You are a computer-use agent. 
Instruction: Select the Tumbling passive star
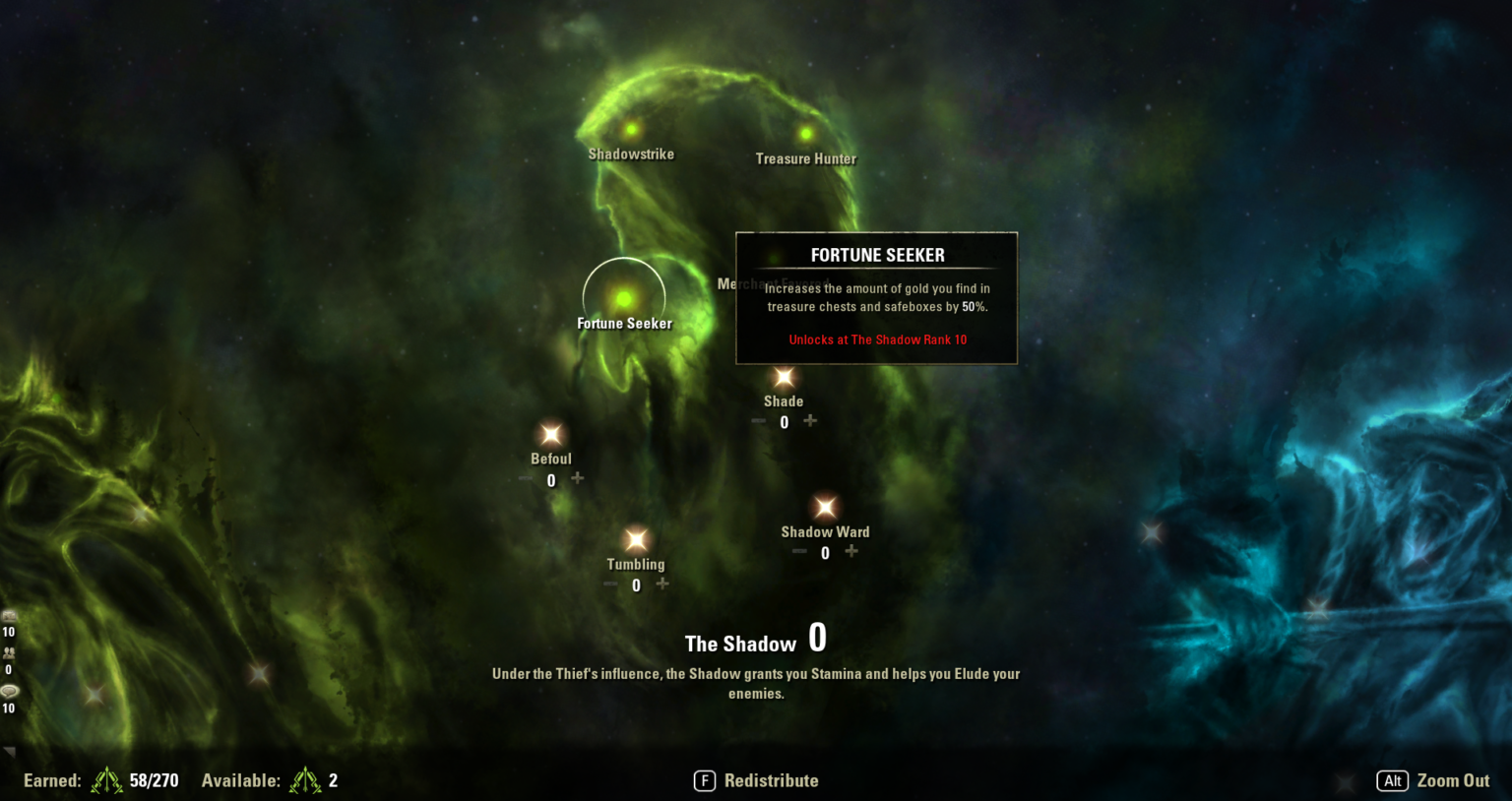click(x=636, y=539)
